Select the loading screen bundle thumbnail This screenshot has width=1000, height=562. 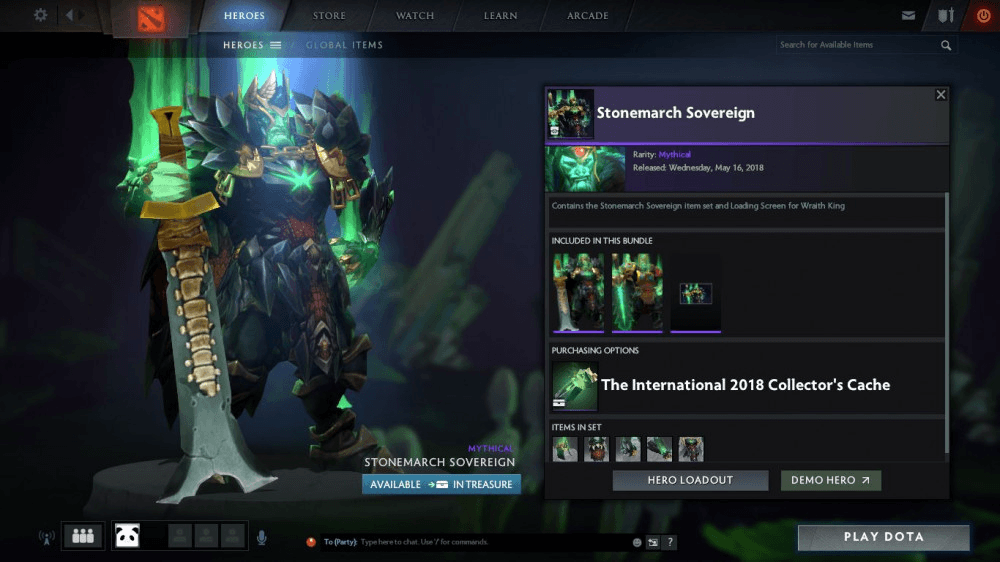(x=696, y=293)
